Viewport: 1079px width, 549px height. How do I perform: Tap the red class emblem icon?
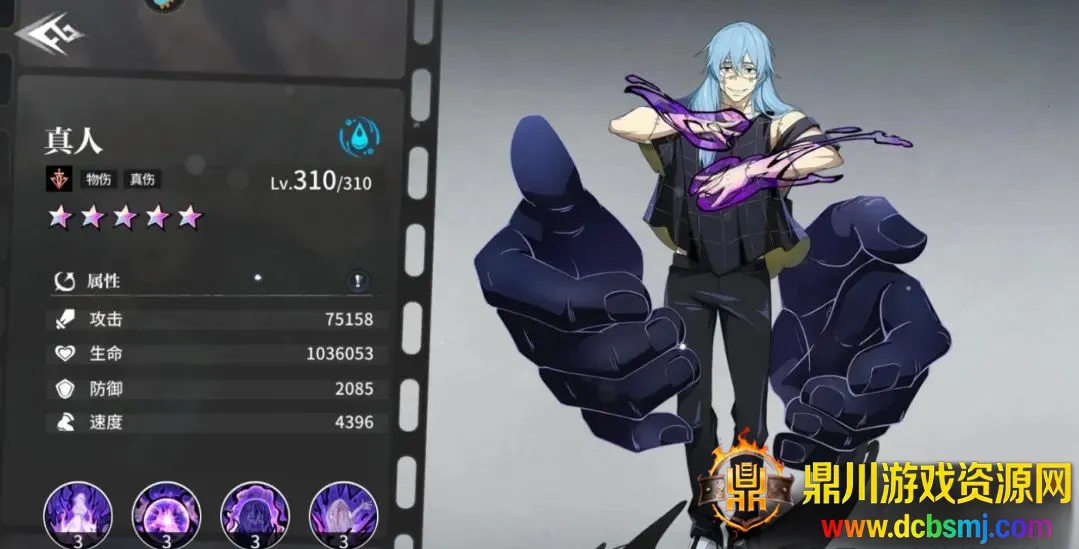(58, 180)
